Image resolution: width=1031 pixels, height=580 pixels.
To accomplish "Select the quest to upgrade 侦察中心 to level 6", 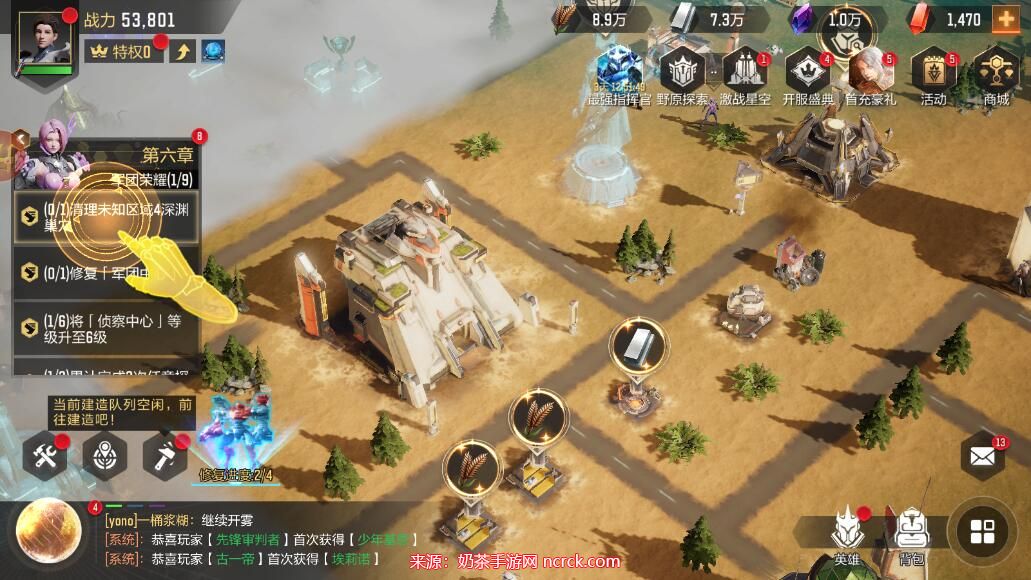I will coord(106,328).
